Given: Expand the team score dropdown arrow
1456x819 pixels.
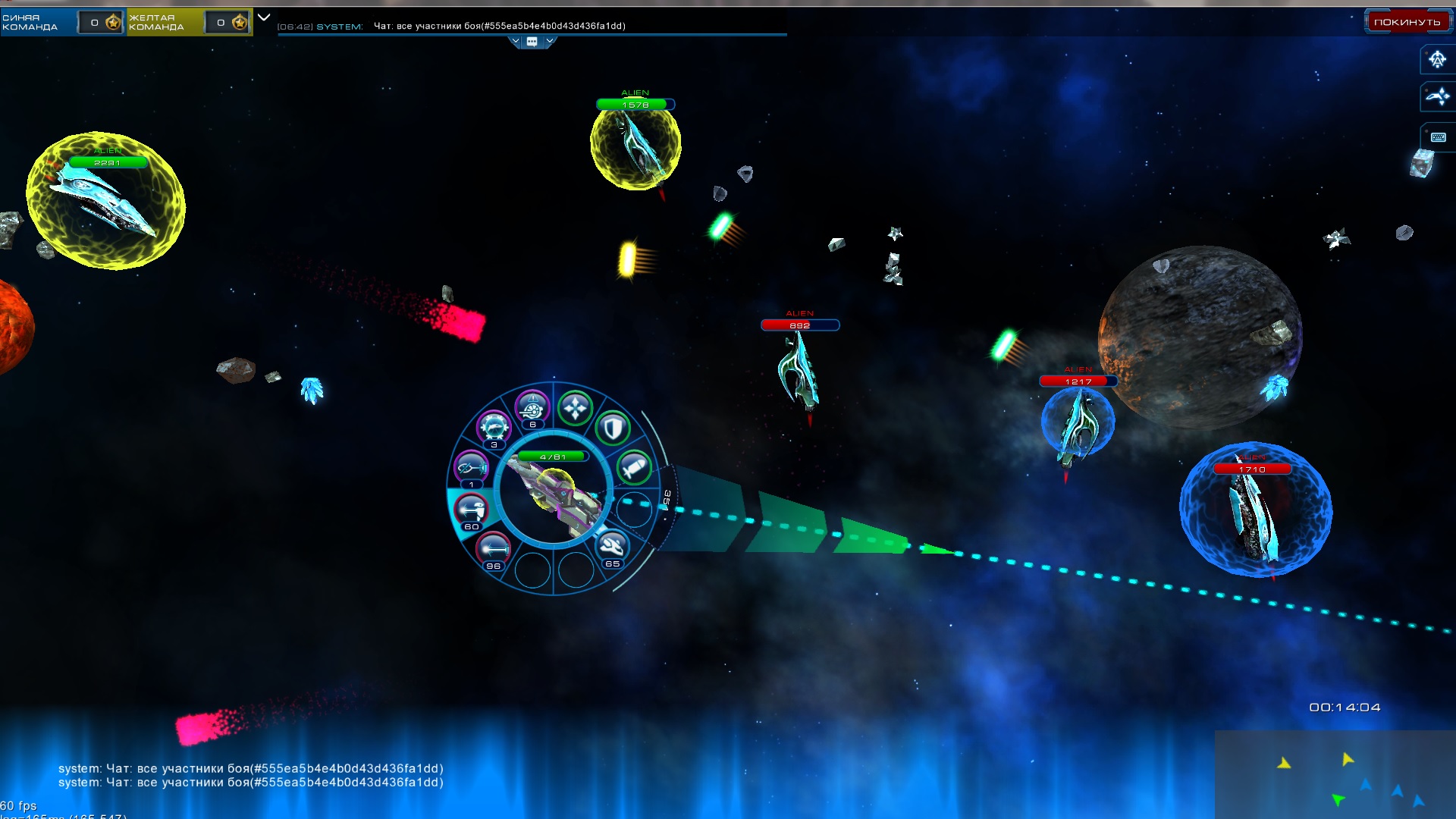Looking at the screenshot, I should point(264,17).
